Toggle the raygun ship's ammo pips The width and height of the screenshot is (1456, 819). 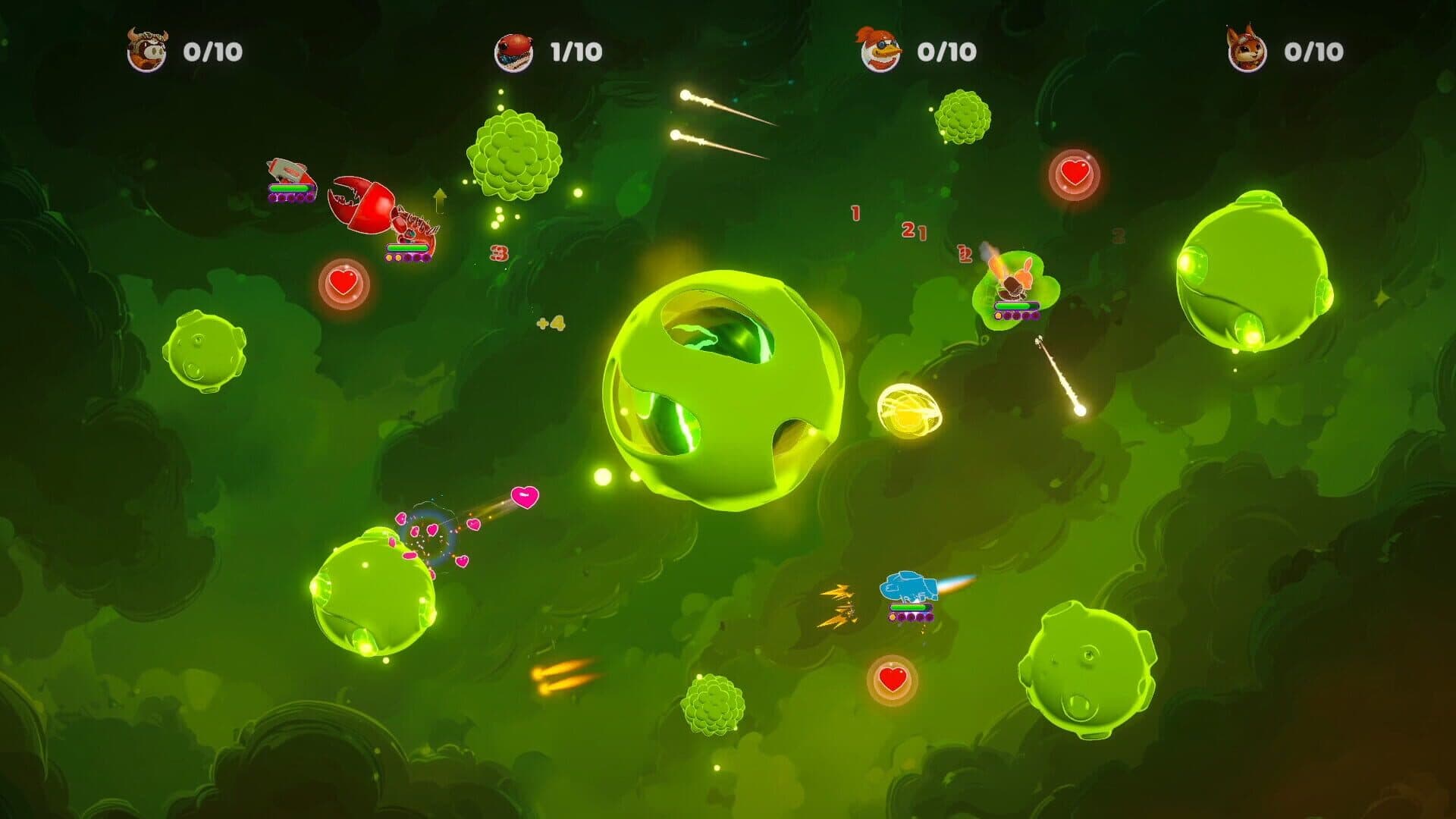290,197
